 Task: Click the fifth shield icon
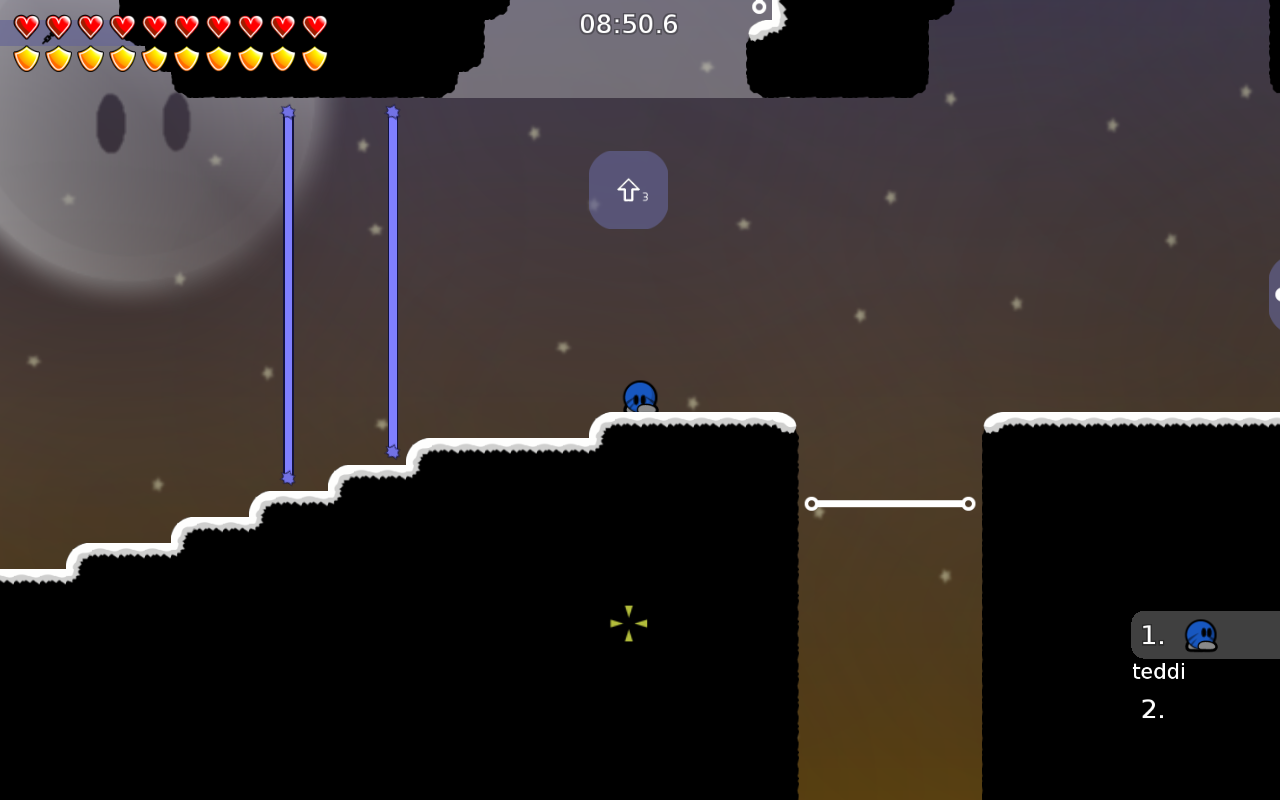click(x=155, y=58)
